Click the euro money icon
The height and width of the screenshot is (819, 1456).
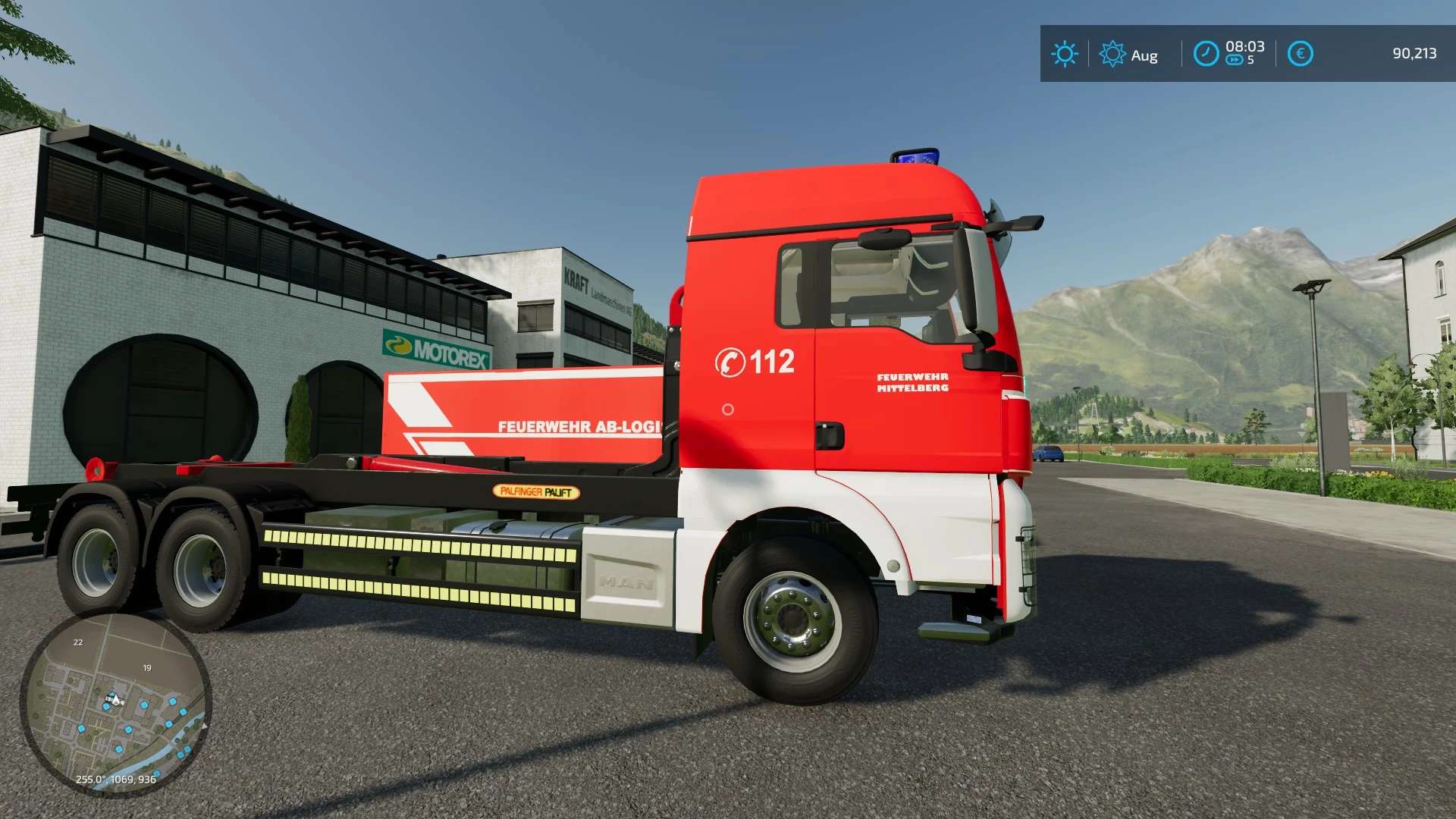(1300, 54)
